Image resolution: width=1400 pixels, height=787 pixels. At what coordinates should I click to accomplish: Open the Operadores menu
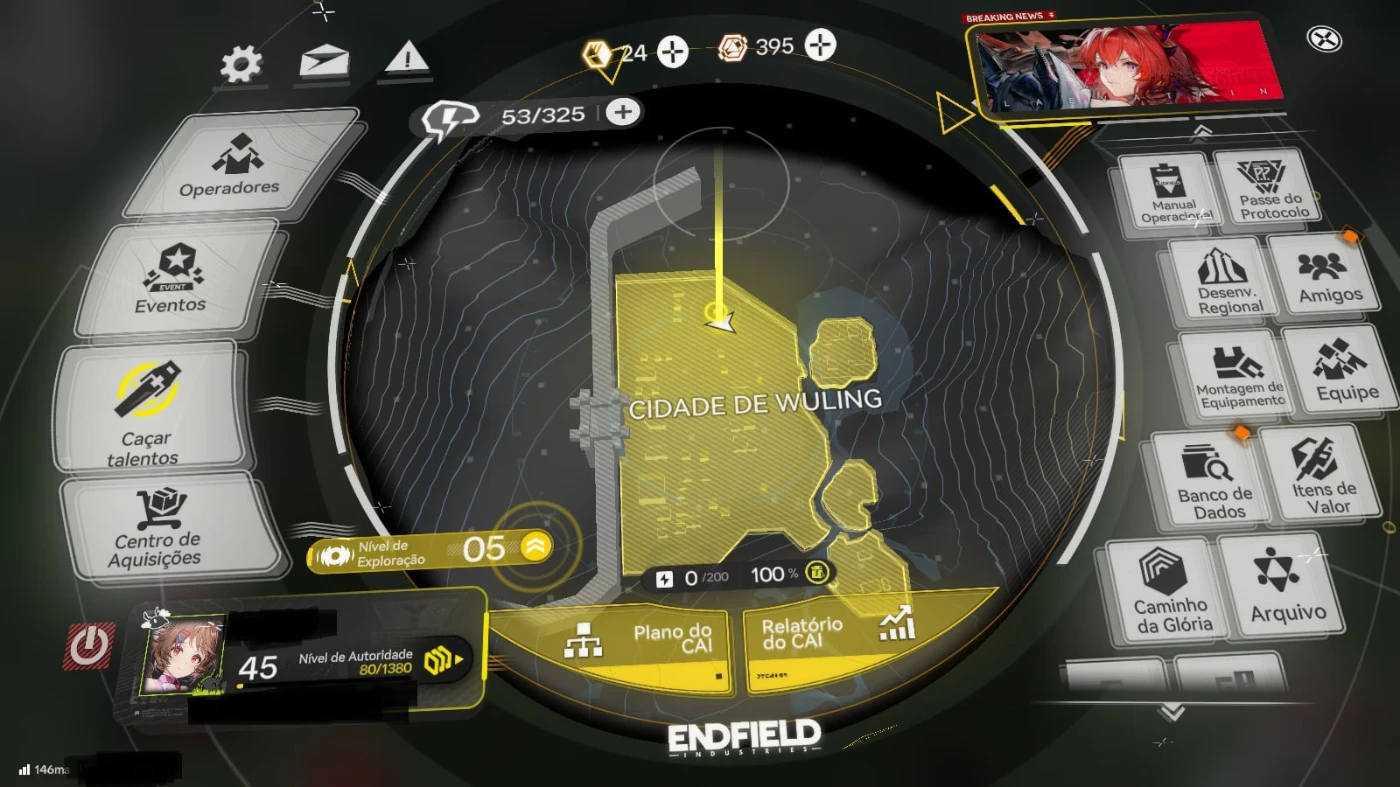tap(233, 164)
